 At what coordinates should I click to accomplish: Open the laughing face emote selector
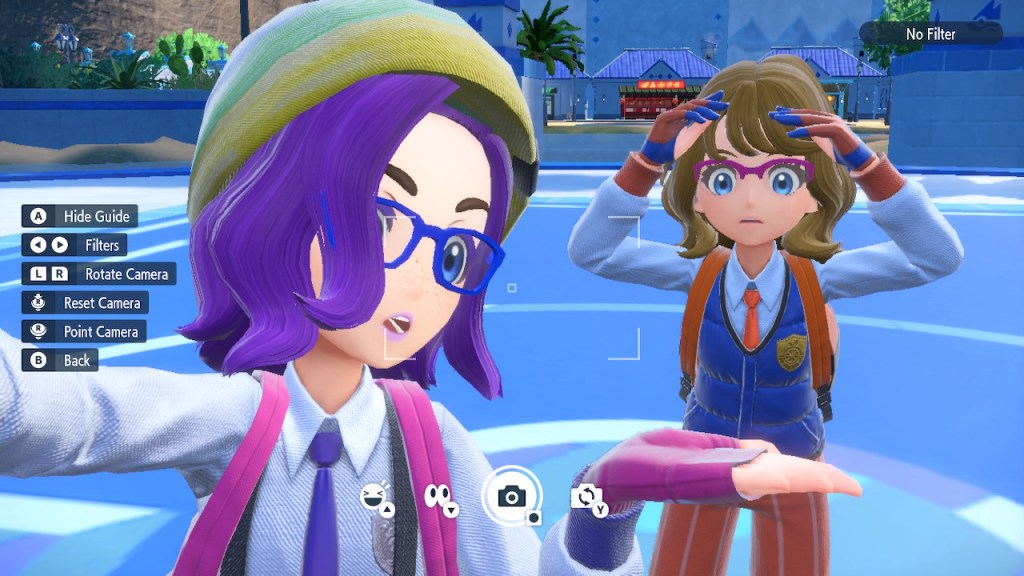[x=376, y=496]
